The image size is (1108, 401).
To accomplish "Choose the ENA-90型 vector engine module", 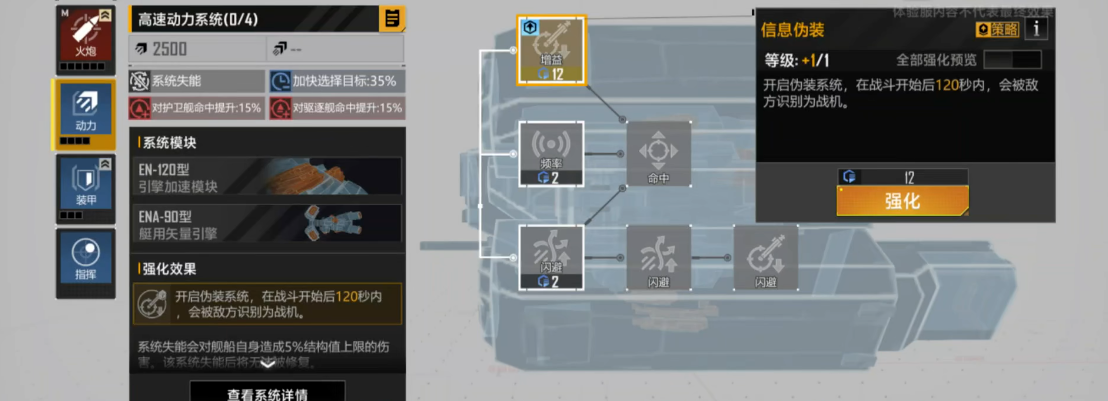I will pyautogui.click(x=266, y=223).
